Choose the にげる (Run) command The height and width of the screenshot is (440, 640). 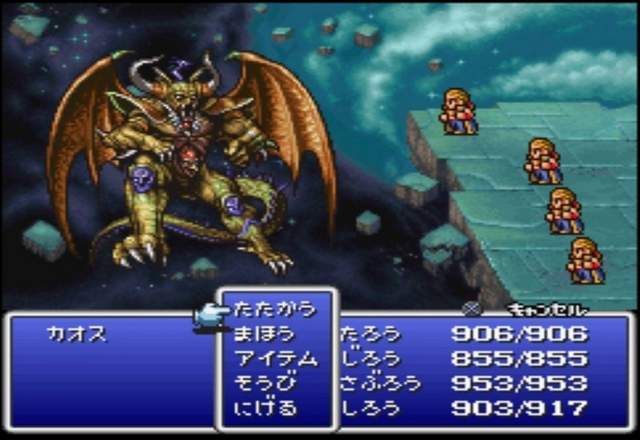click(264, 407)
